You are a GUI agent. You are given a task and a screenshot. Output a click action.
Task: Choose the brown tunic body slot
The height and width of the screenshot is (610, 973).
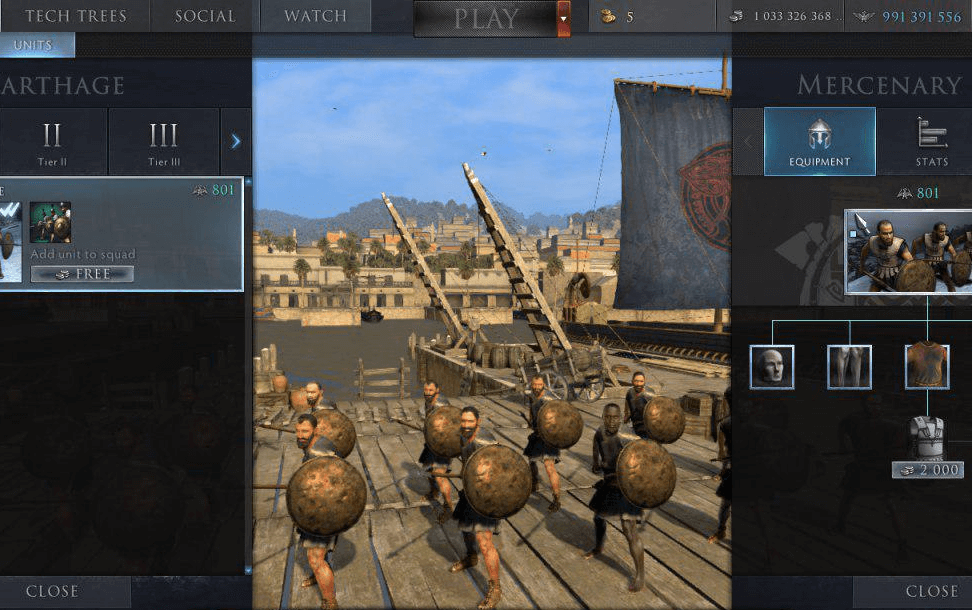927,367
